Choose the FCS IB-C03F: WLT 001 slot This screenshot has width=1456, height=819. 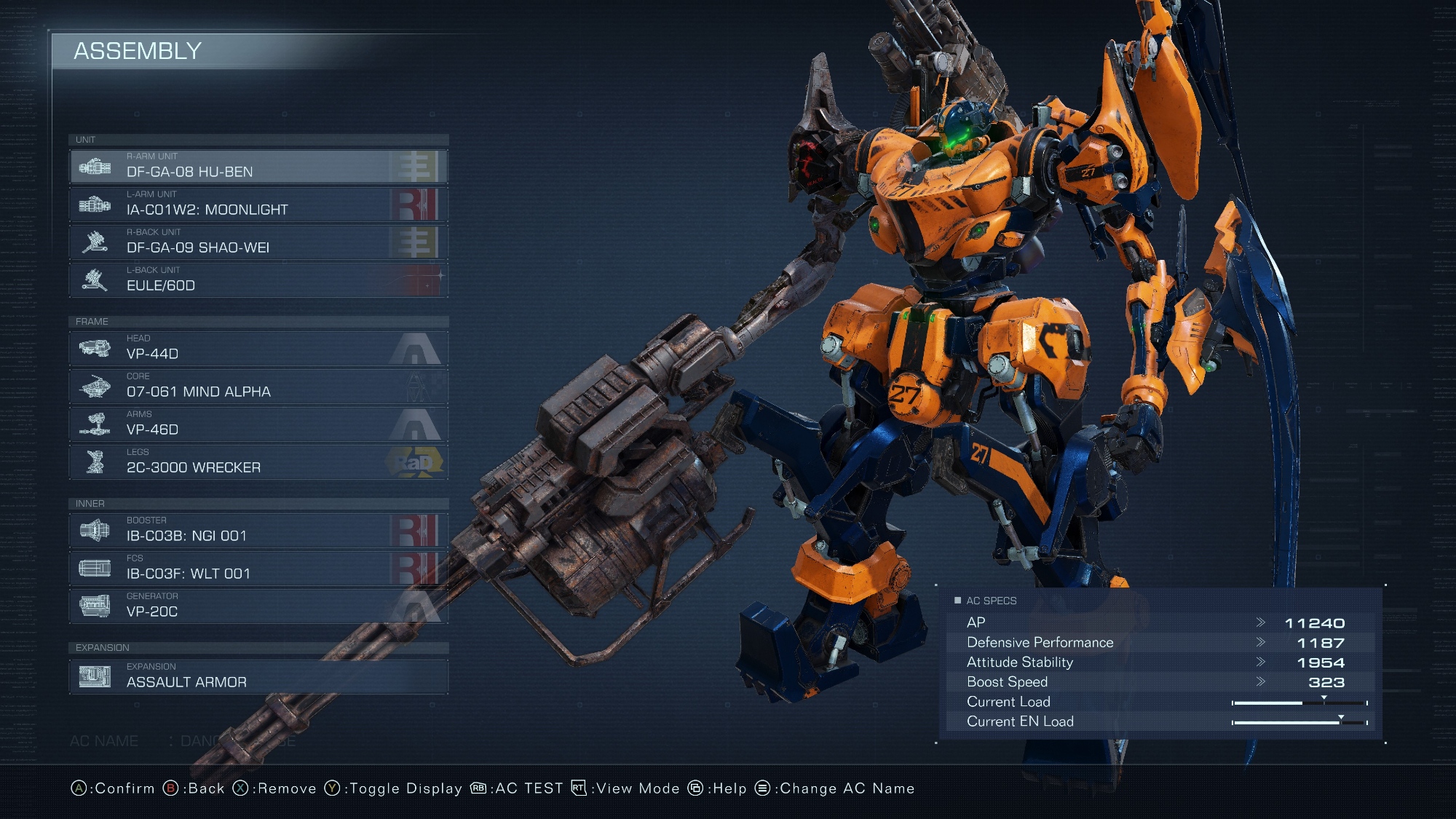(x=258, y=569)
